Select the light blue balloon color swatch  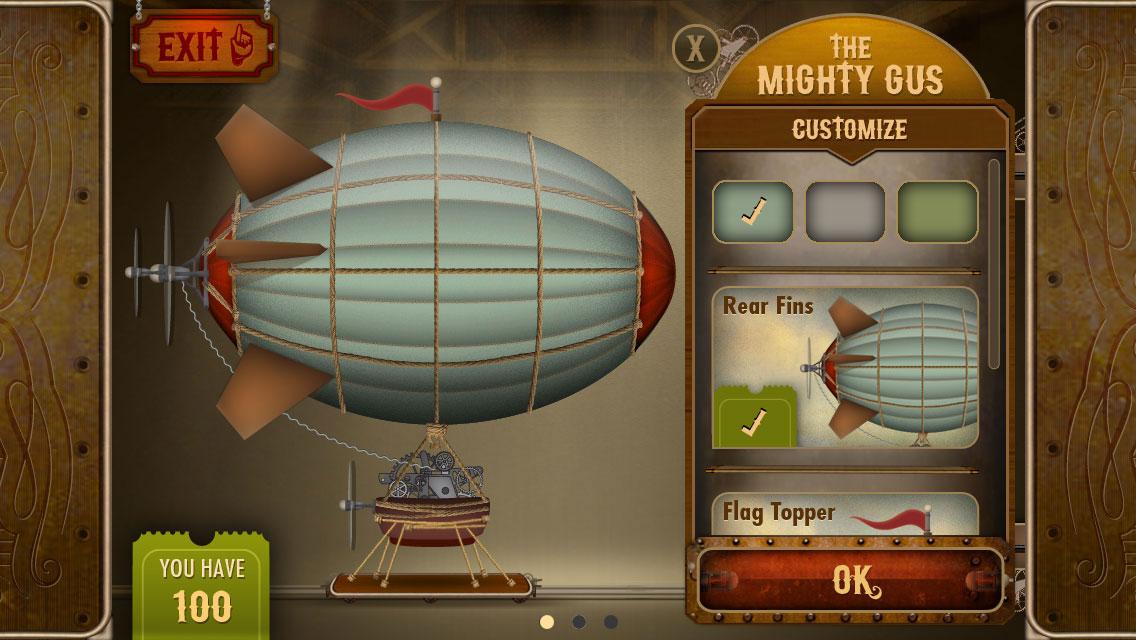[752, 211]
